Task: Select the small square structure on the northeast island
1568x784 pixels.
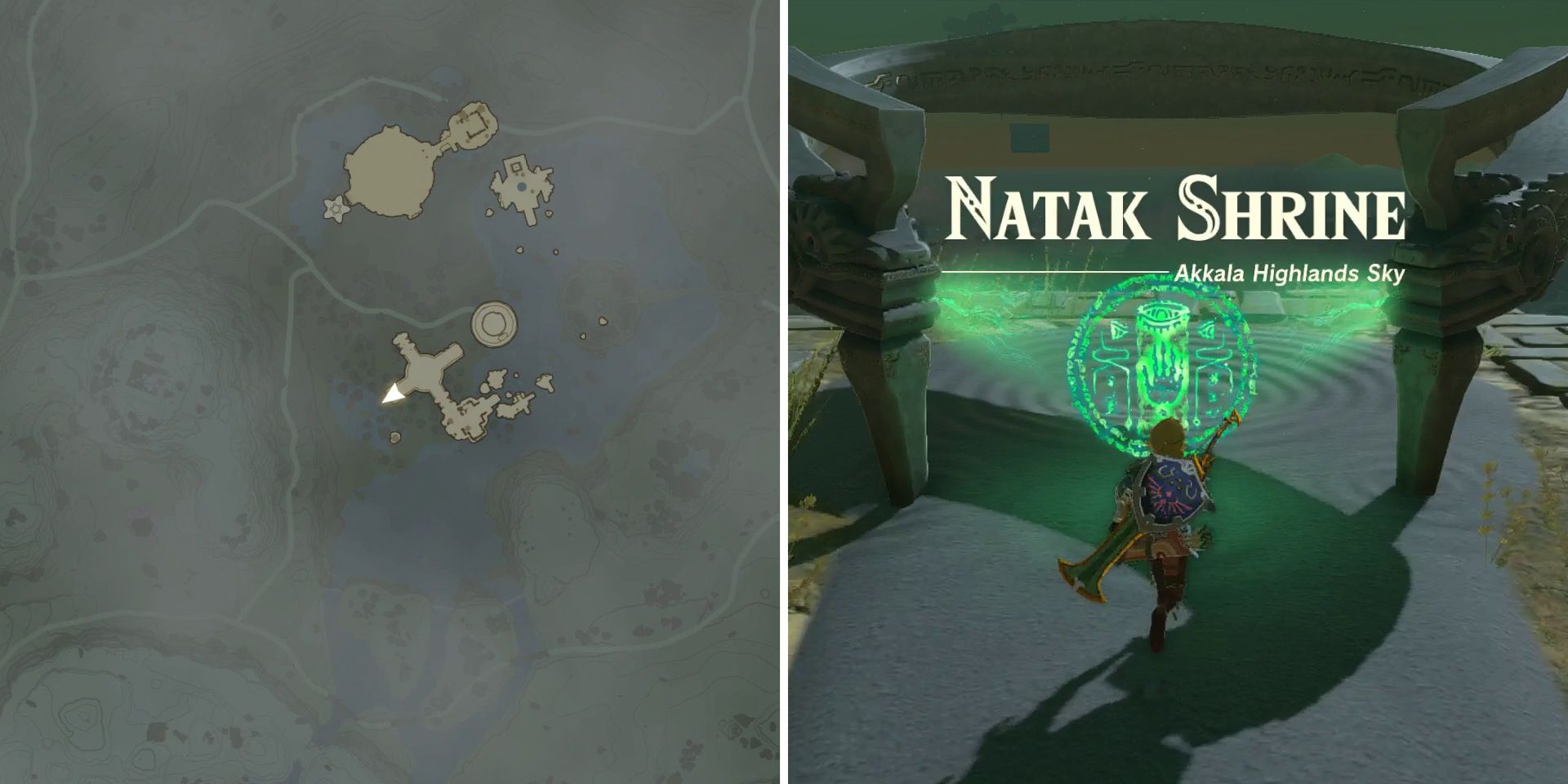Action: 514,166
